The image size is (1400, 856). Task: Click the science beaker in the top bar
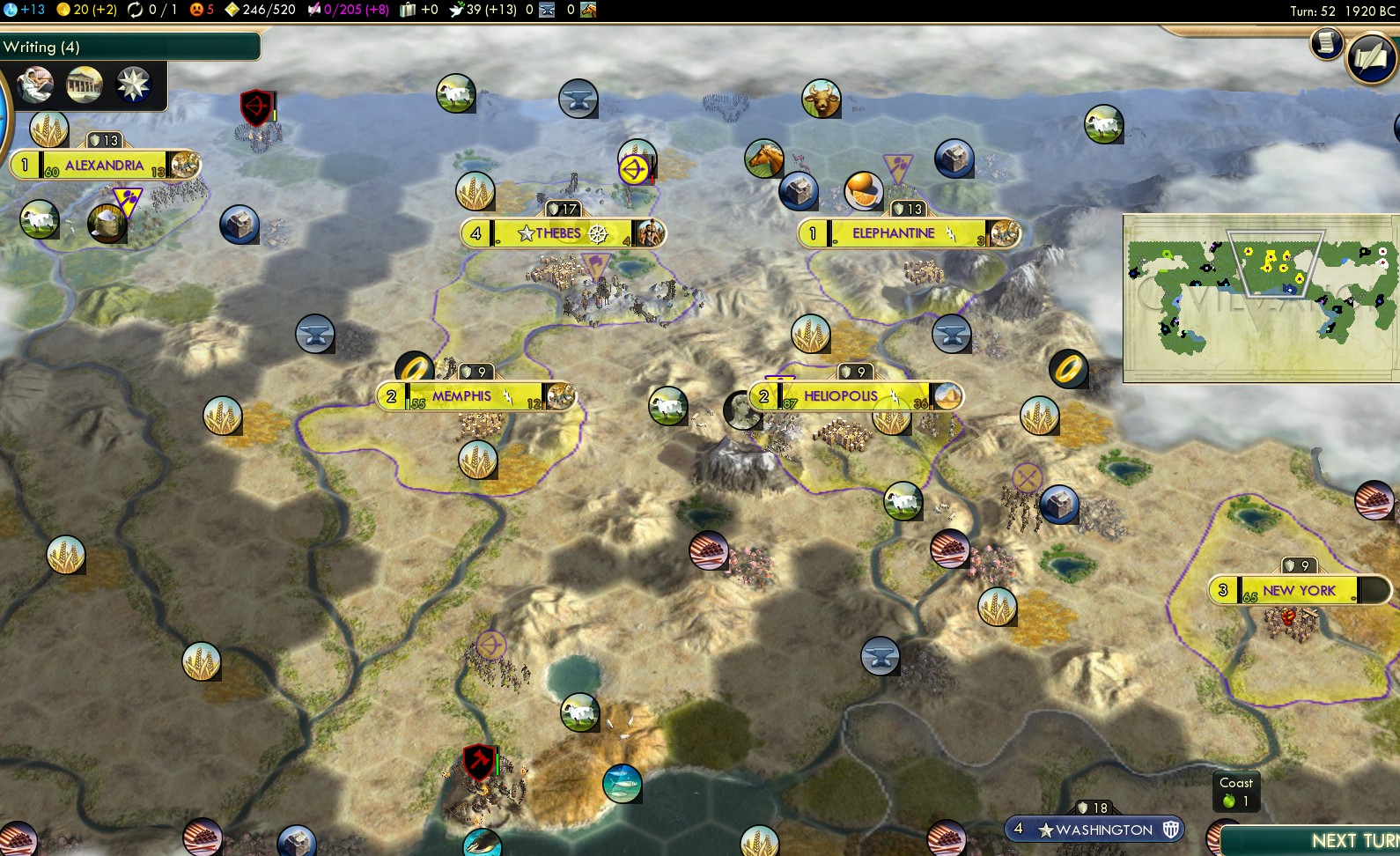pos(11,10)
